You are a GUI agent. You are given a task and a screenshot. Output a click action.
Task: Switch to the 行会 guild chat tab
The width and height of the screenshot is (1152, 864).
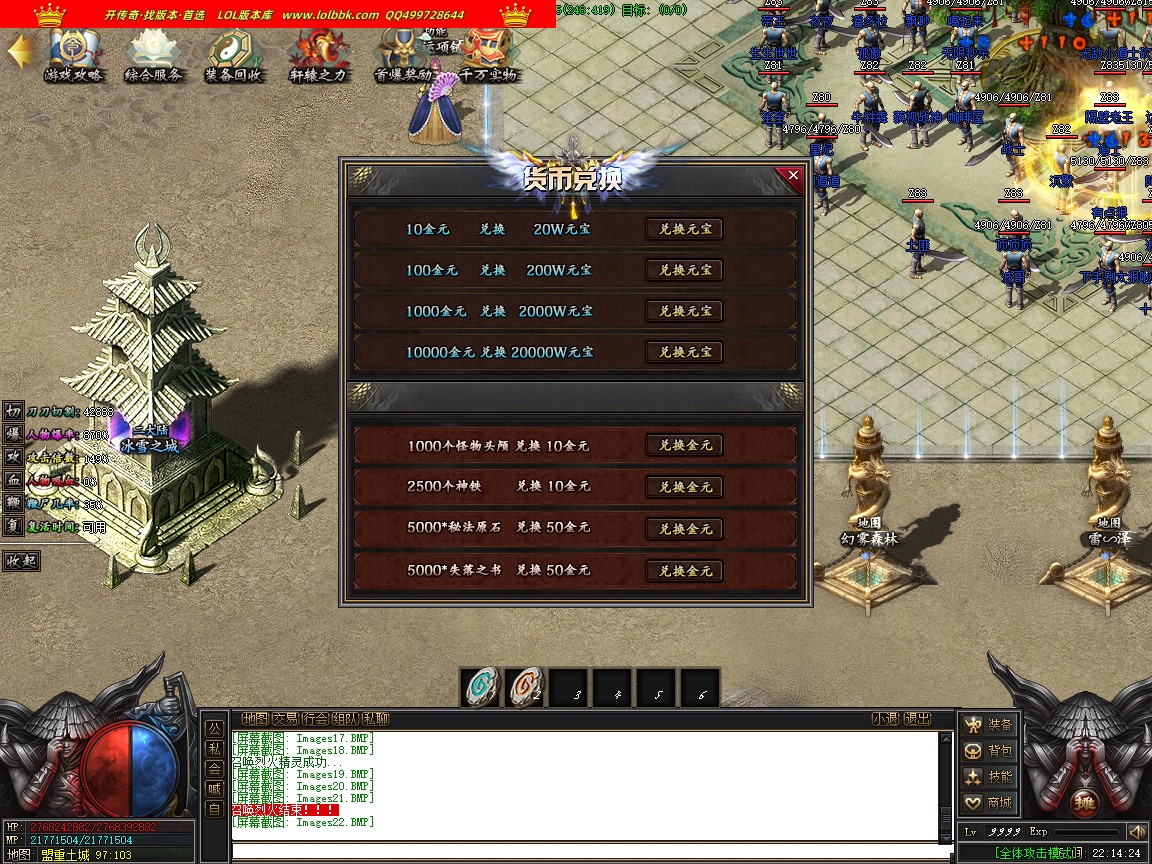[x=316, y=718]
